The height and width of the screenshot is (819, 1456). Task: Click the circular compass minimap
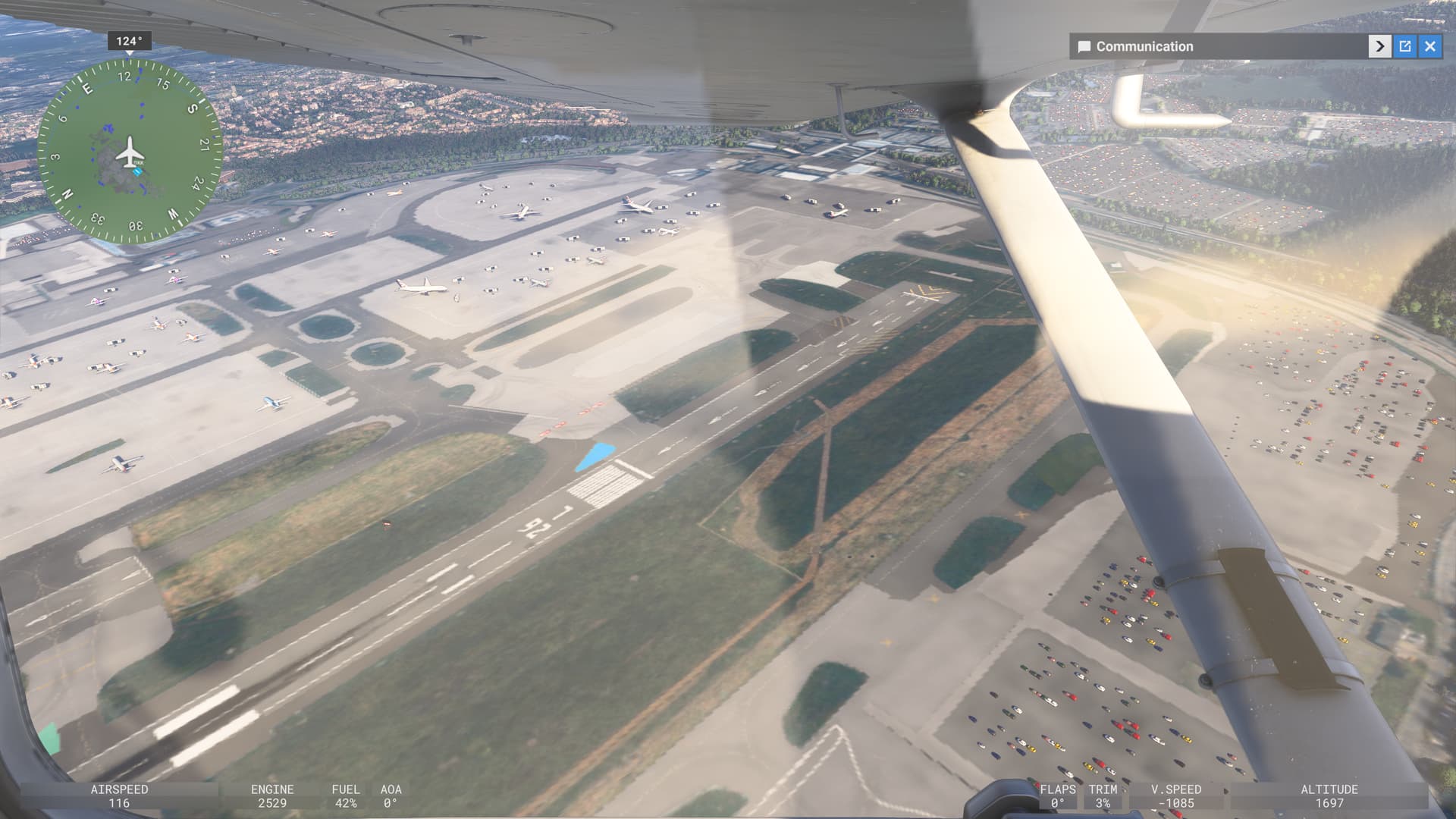click(130, 152)
